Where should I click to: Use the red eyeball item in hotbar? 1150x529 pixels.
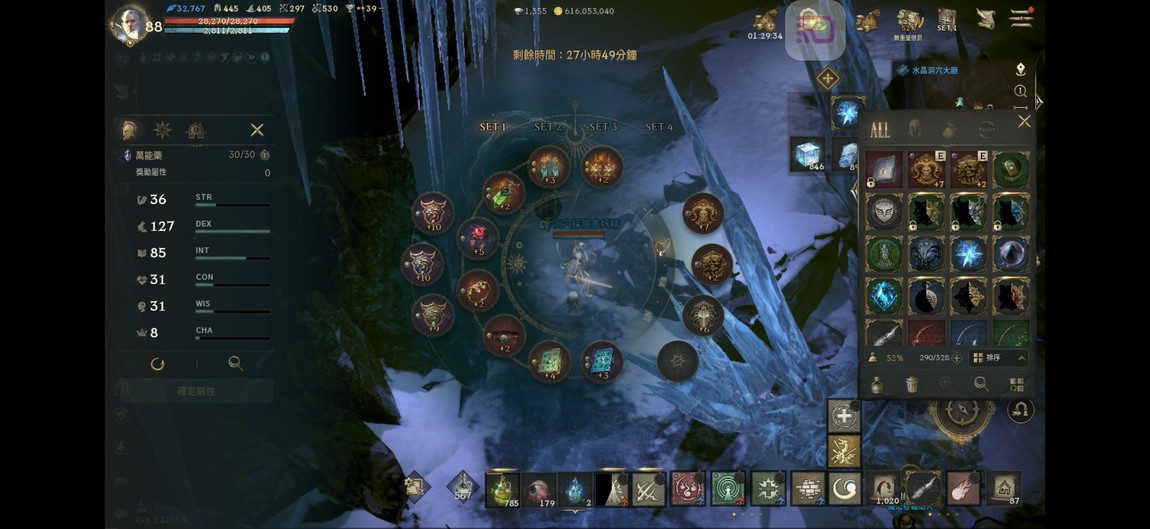coord(541,489)
